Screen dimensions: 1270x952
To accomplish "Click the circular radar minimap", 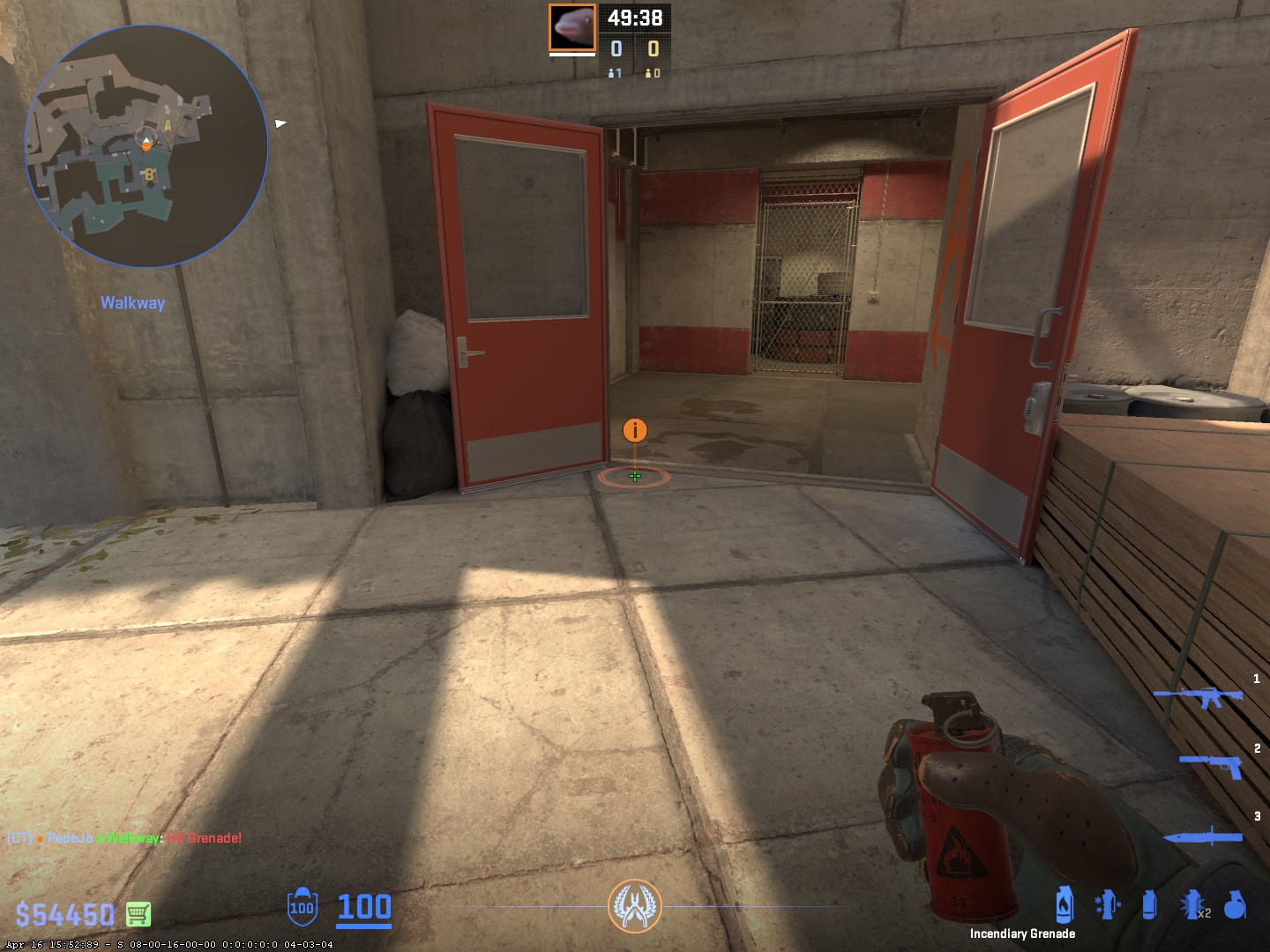I will pos(146,145).
